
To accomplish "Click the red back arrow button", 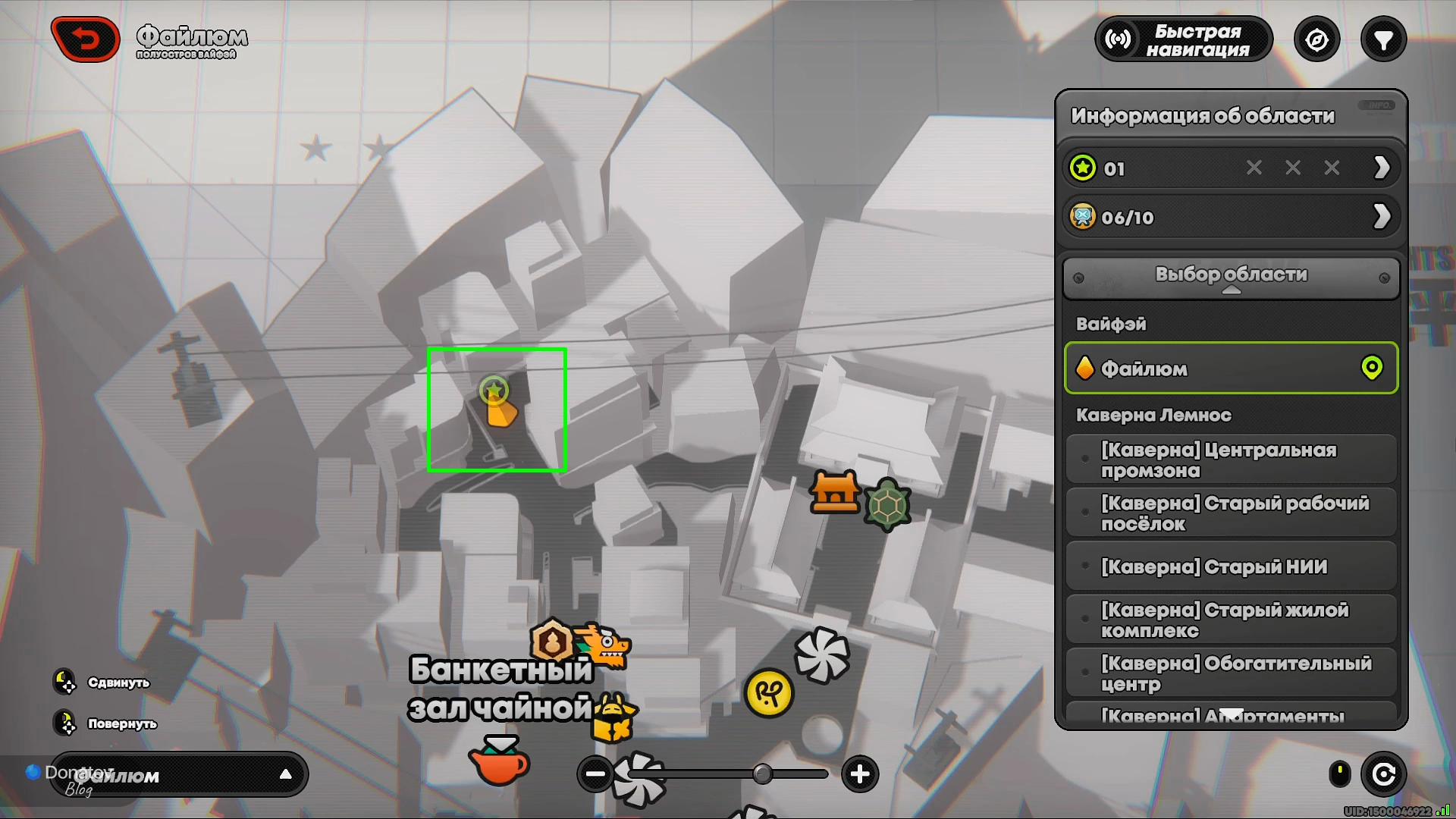I will 86,39.
